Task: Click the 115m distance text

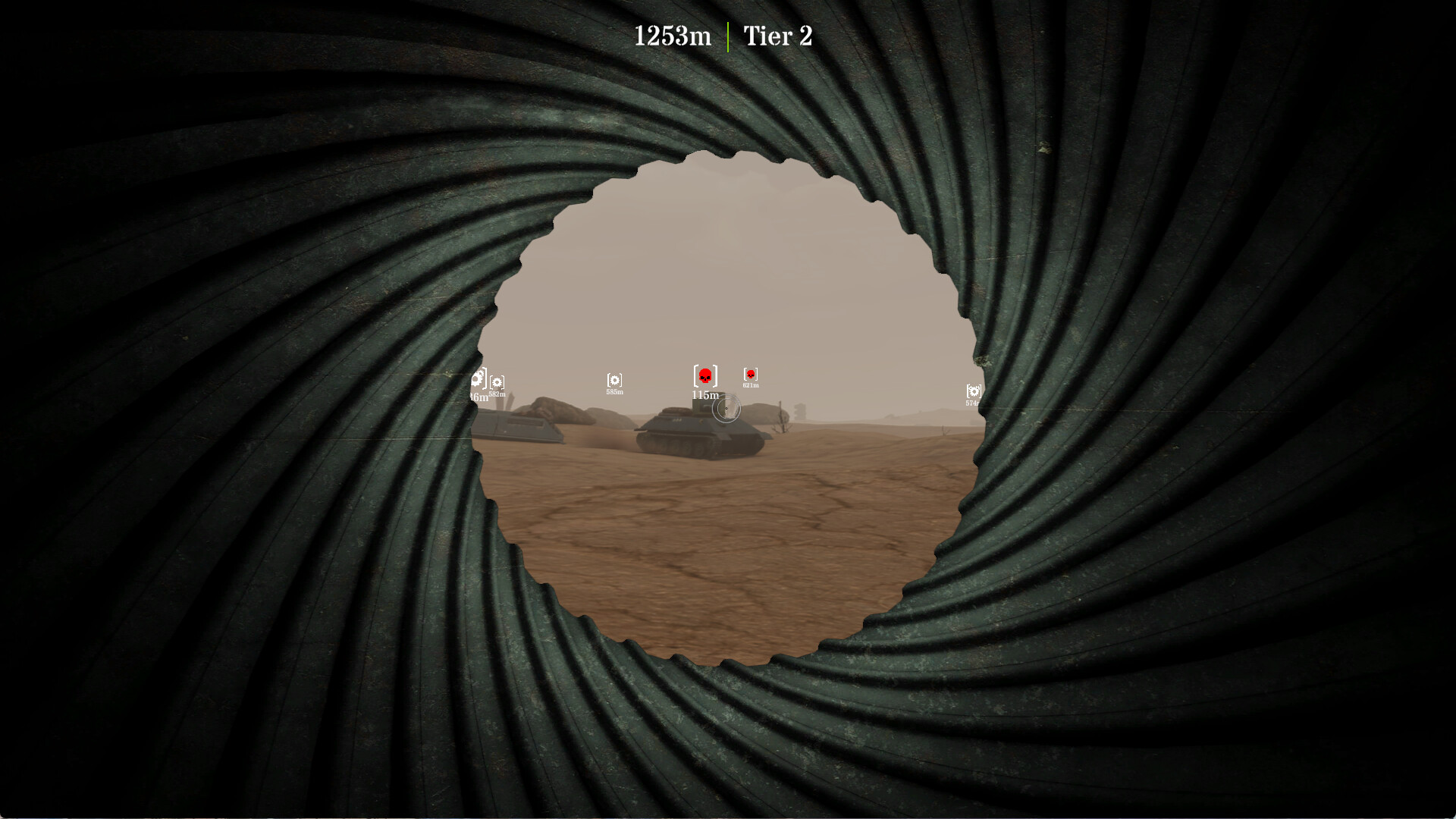Action: [704, 394]
